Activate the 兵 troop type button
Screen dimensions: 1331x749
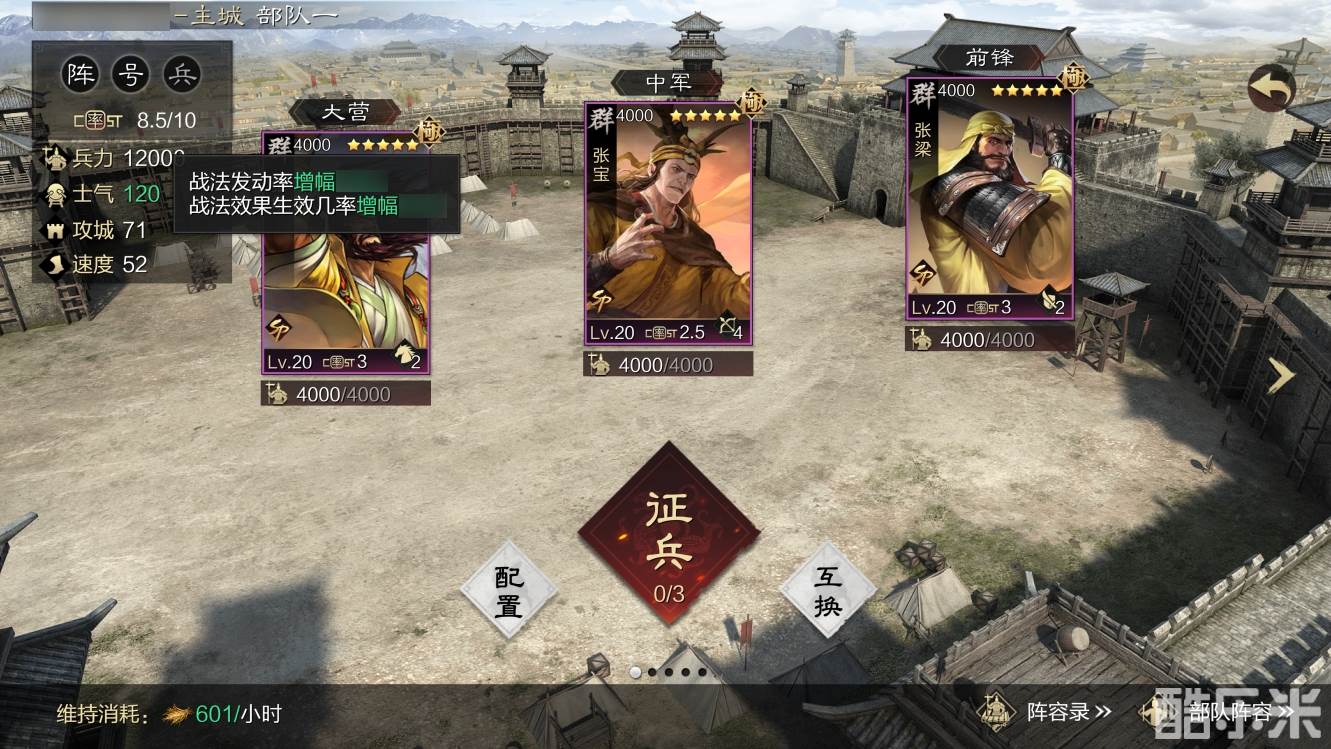[182, 74]
